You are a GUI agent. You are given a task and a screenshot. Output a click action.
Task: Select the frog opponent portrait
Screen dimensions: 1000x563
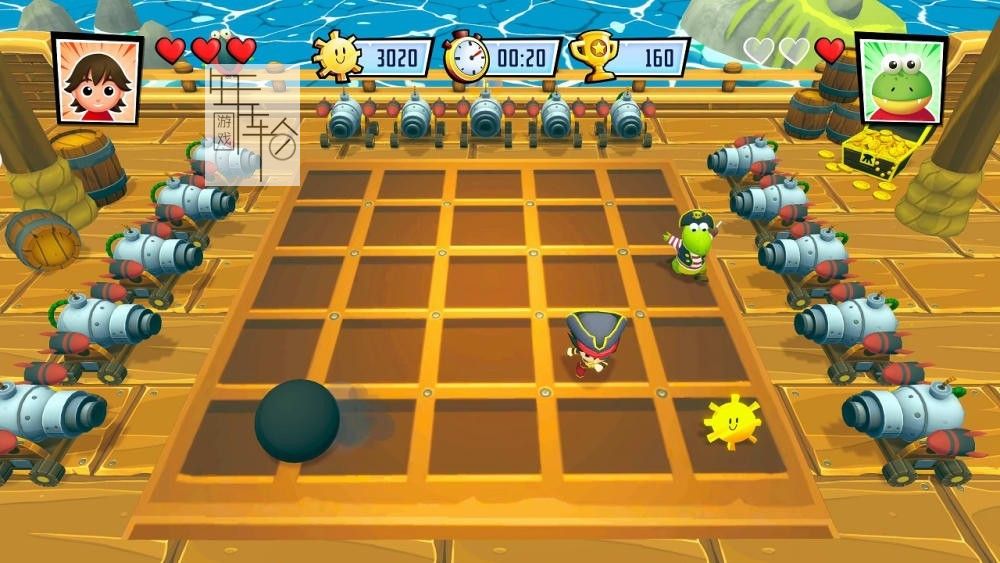[900, 80]
